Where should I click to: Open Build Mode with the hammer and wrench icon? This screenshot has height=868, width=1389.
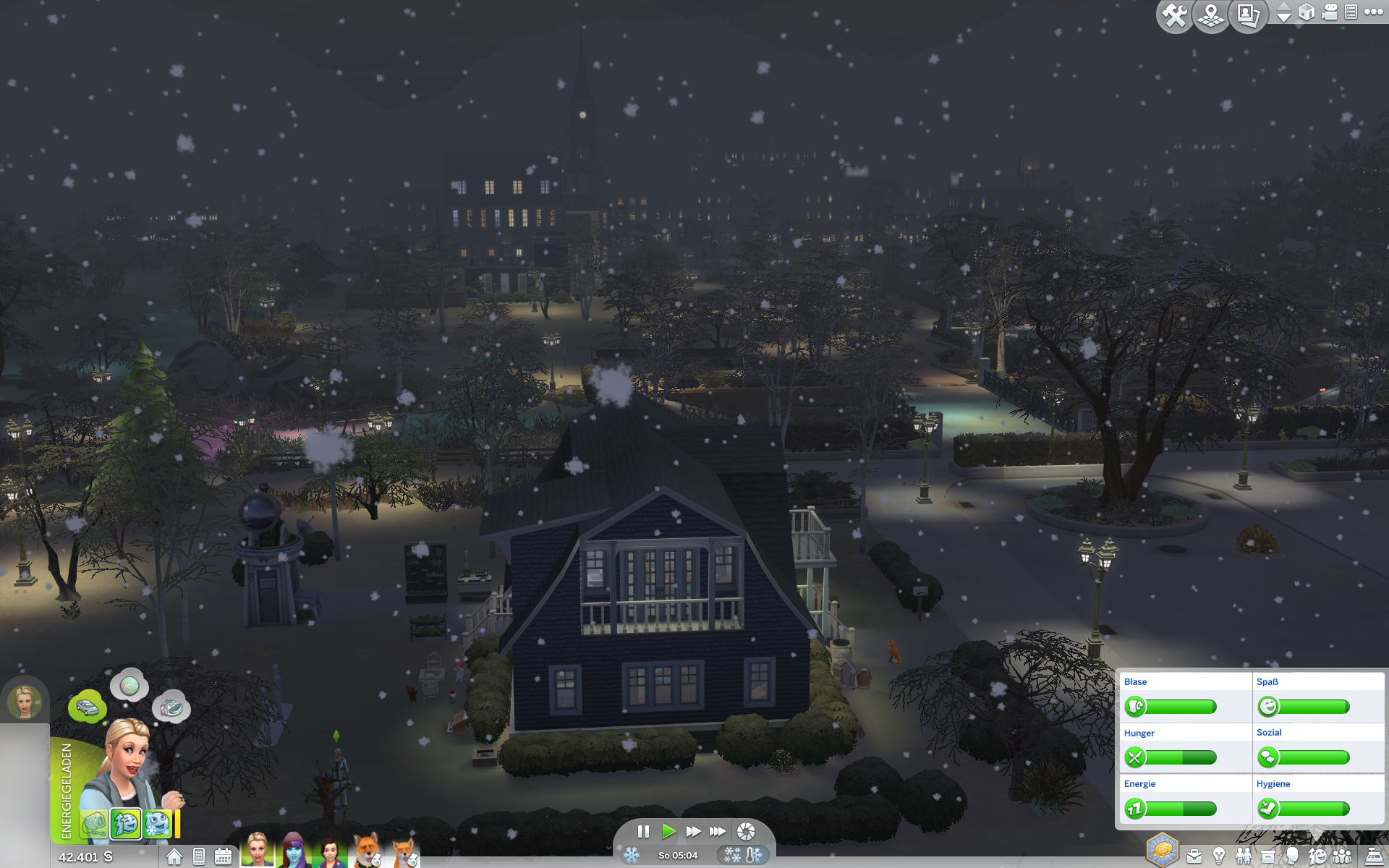(1174, 15)
